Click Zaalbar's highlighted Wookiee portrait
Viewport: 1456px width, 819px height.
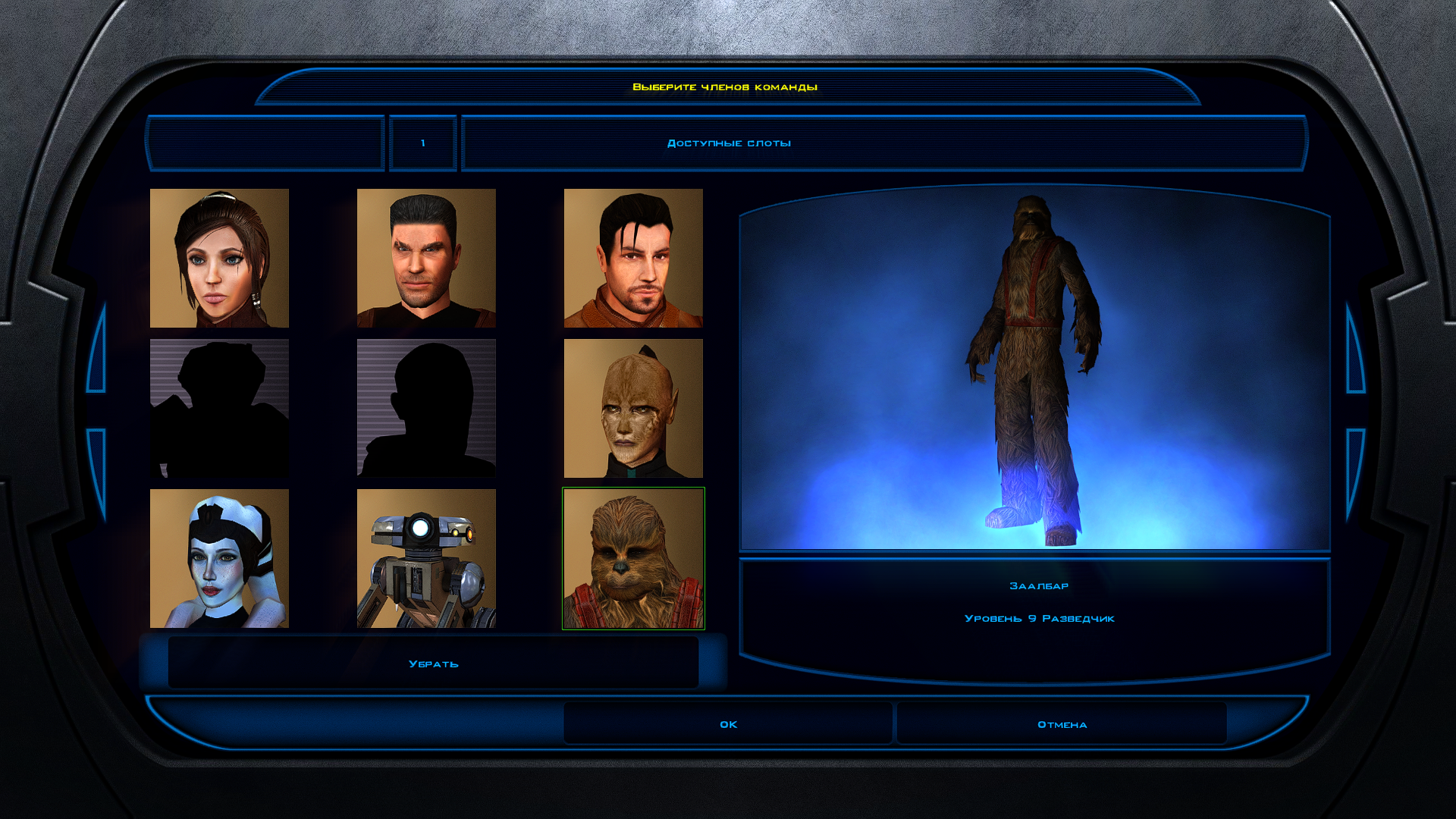pyautogui.click(x=634, y=559)
